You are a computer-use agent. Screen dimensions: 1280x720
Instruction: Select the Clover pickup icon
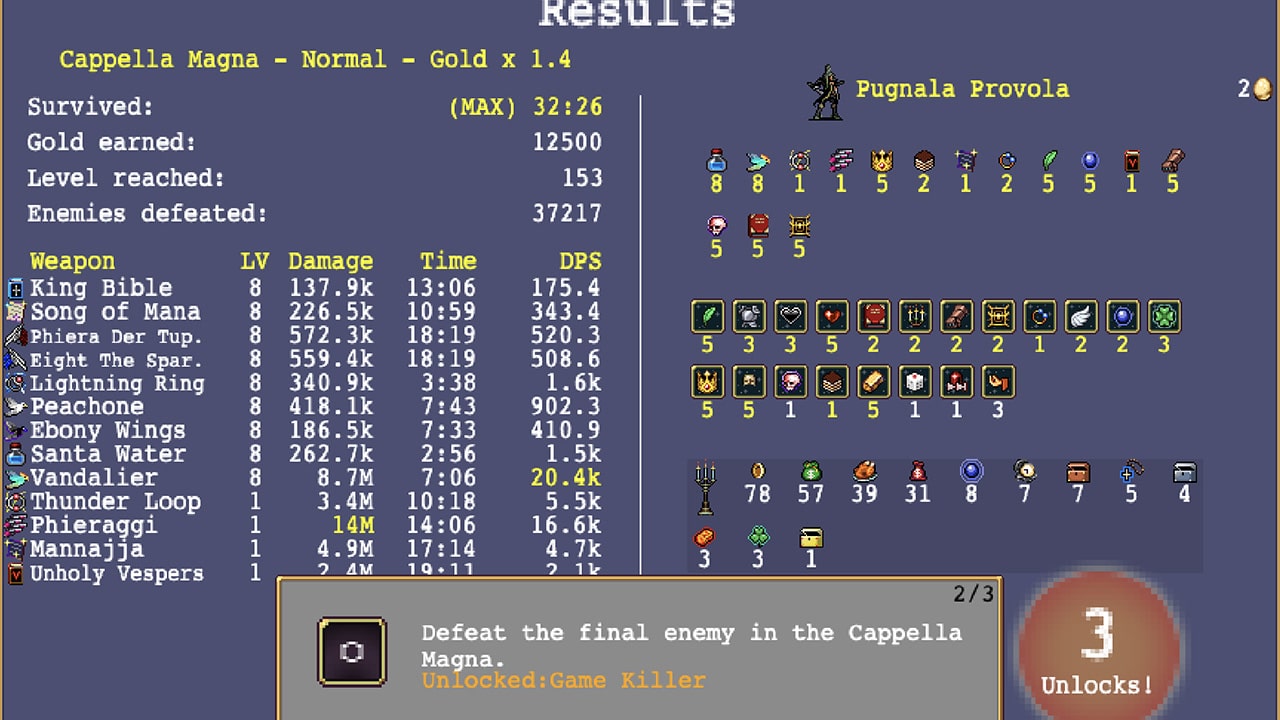(757, 537)
